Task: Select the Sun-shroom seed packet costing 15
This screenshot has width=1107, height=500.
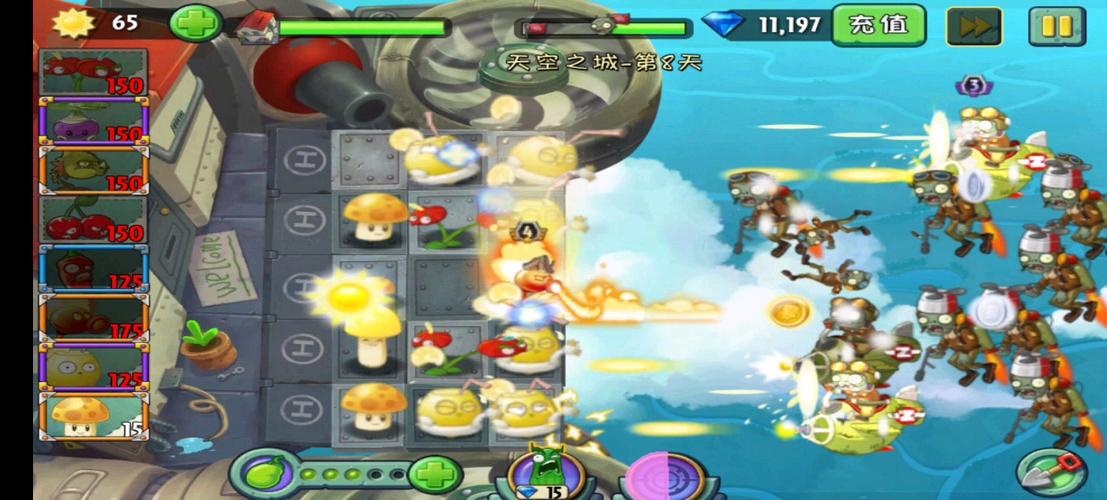Action: pyautogui.click(x=93, y=416)
